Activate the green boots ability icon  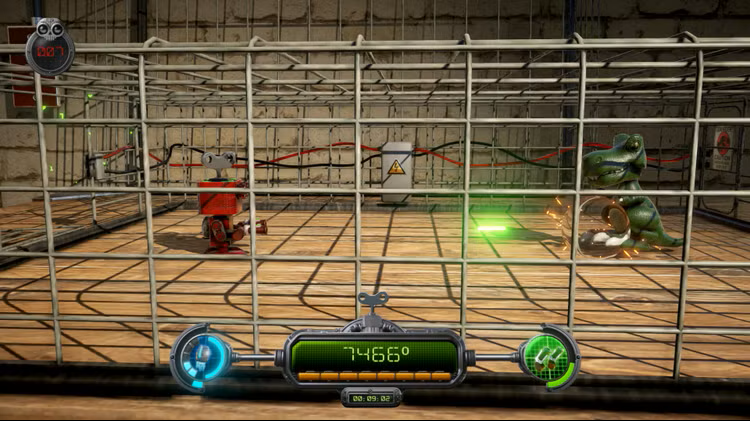point(548,356)
